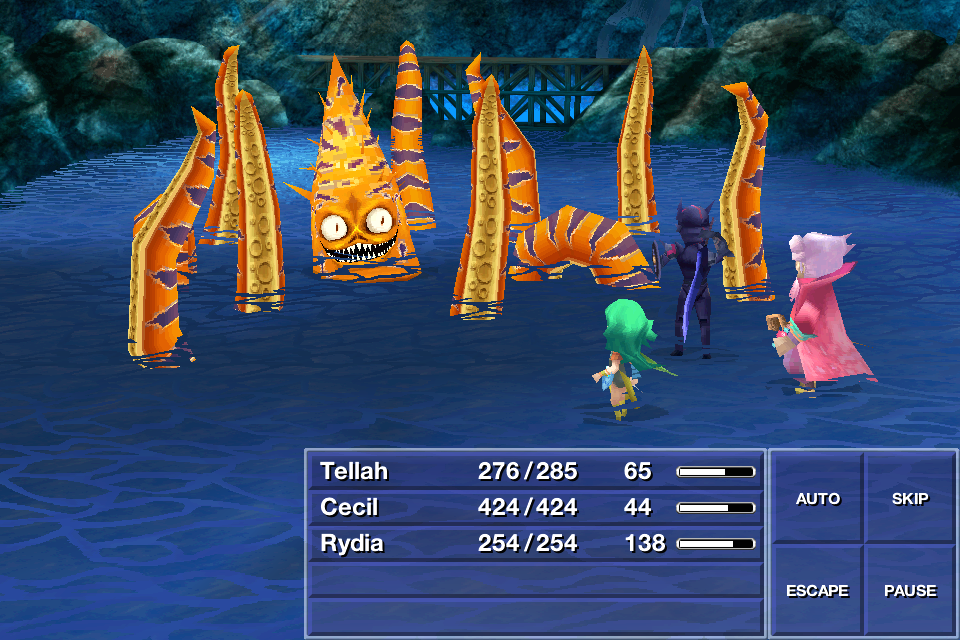This screenshot has width=960, height=640.
Task: Select the SKIP button
Action: click(909, 498)
